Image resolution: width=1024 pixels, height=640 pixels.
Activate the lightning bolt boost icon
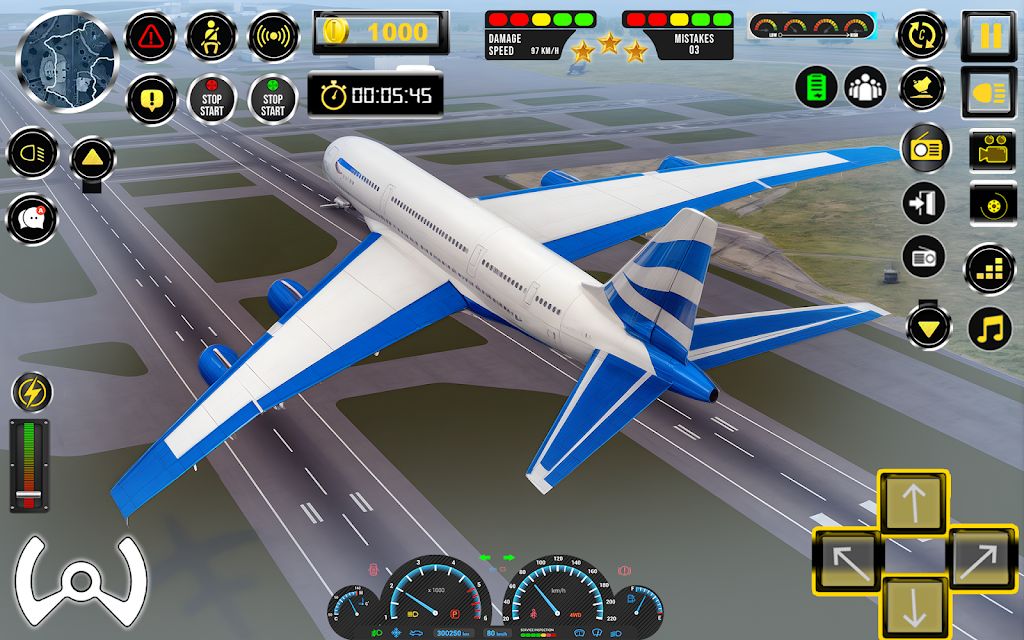point(32,392)
